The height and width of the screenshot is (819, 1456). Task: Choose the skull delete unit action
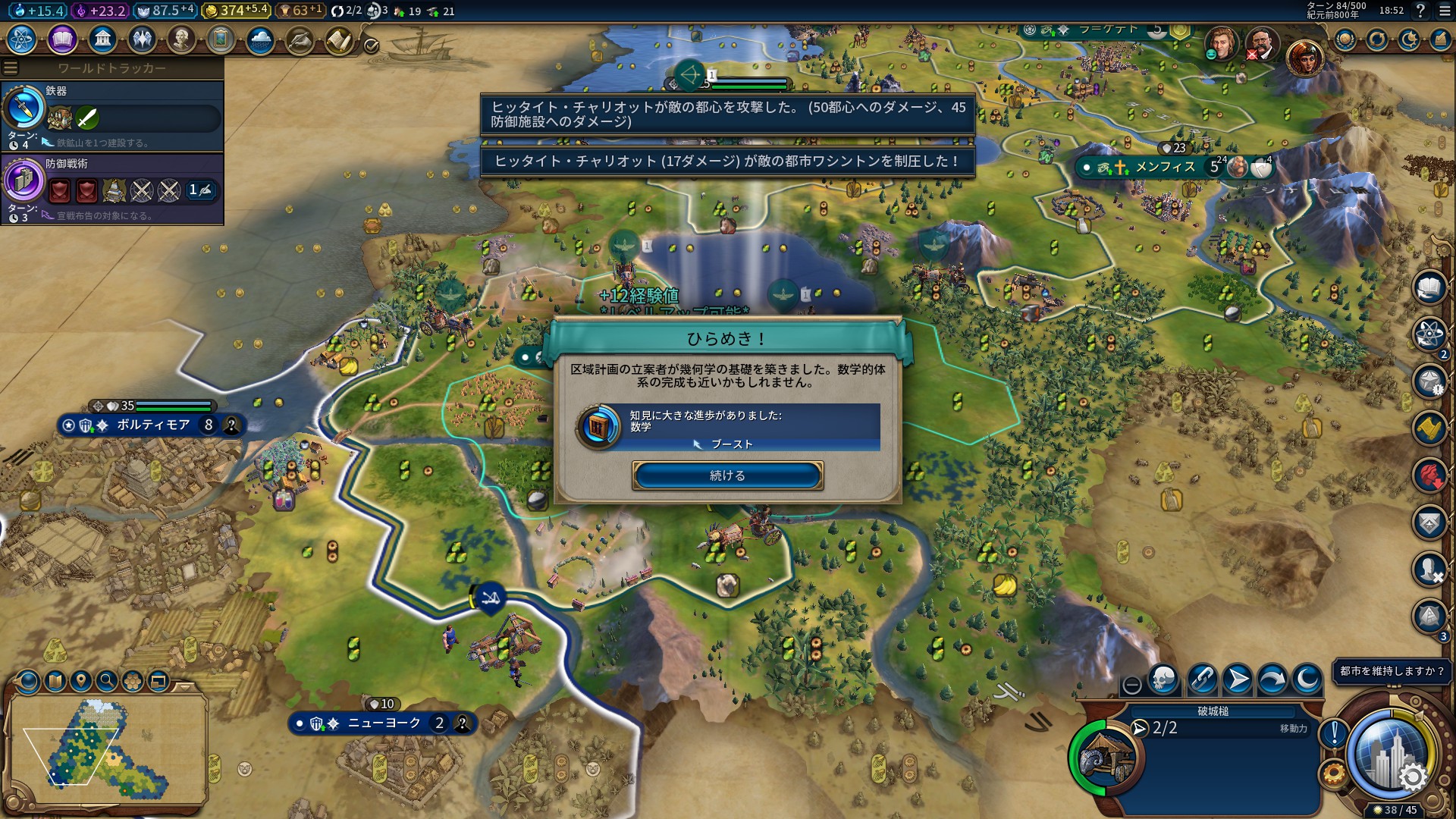click(x=1163, y=679)
